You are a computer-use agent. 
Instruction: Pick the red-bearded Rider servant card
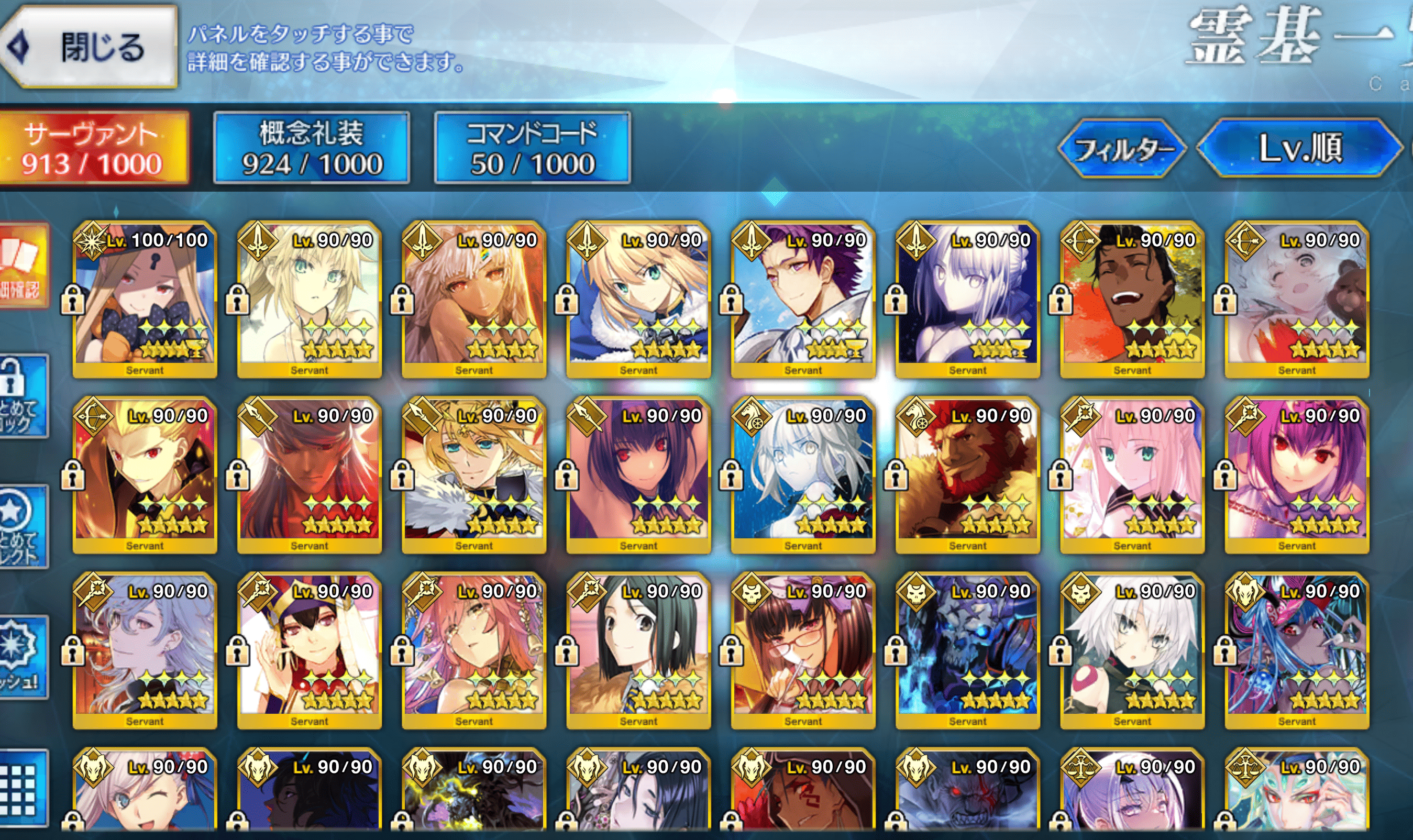click(x=968, y=474)
